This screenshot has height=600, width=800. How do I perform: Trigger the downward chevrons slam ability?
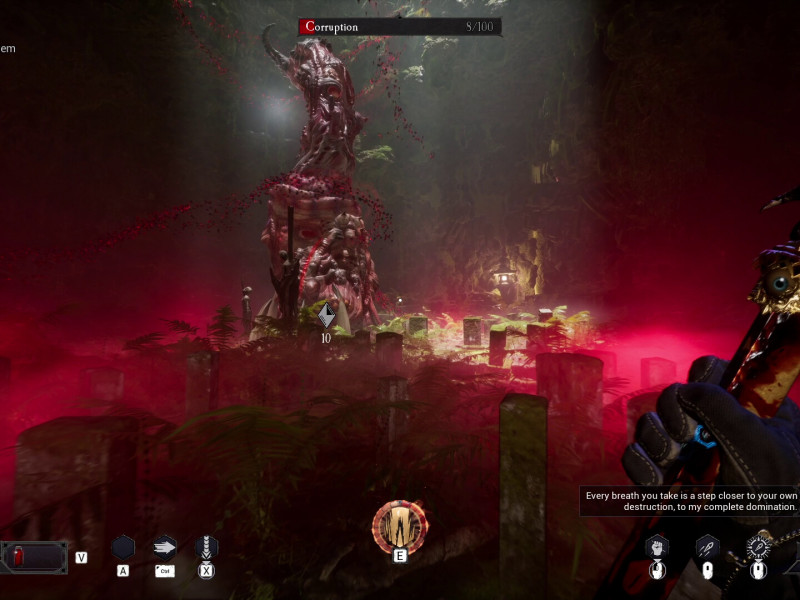pos(206,547)
